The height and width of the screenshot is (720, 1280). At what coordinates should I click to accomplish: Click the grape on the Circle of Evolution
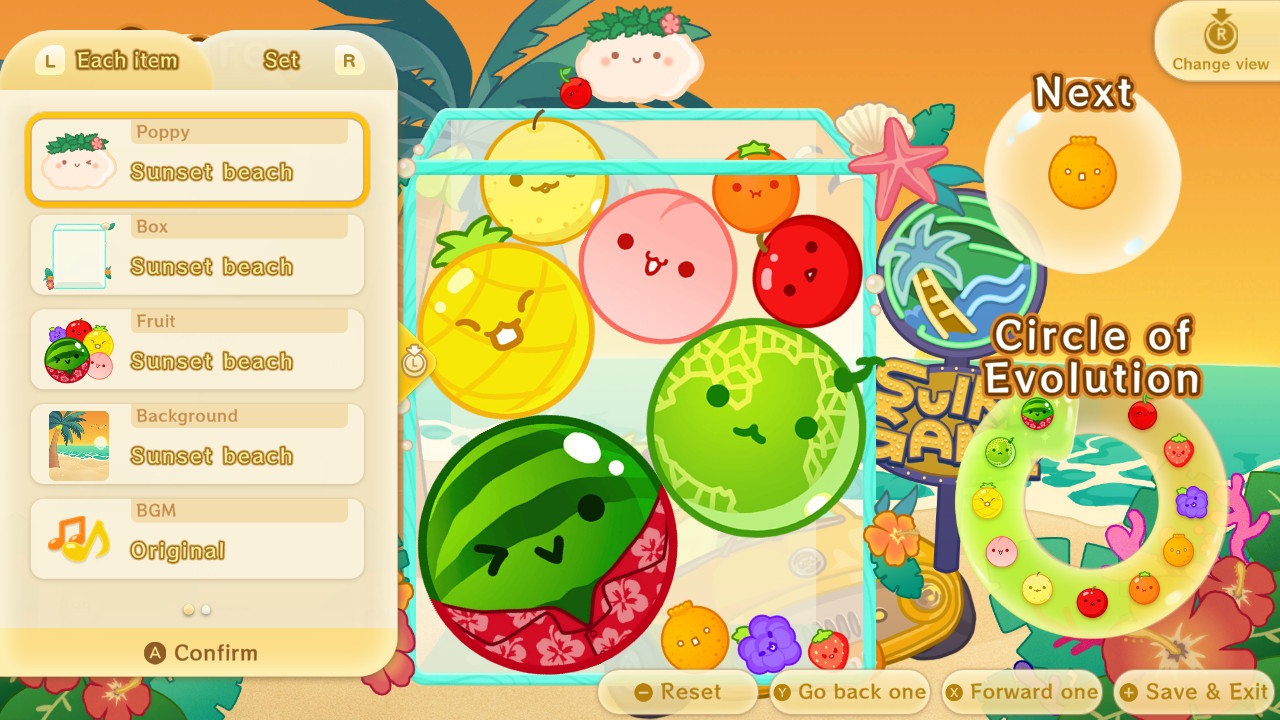1192,501
